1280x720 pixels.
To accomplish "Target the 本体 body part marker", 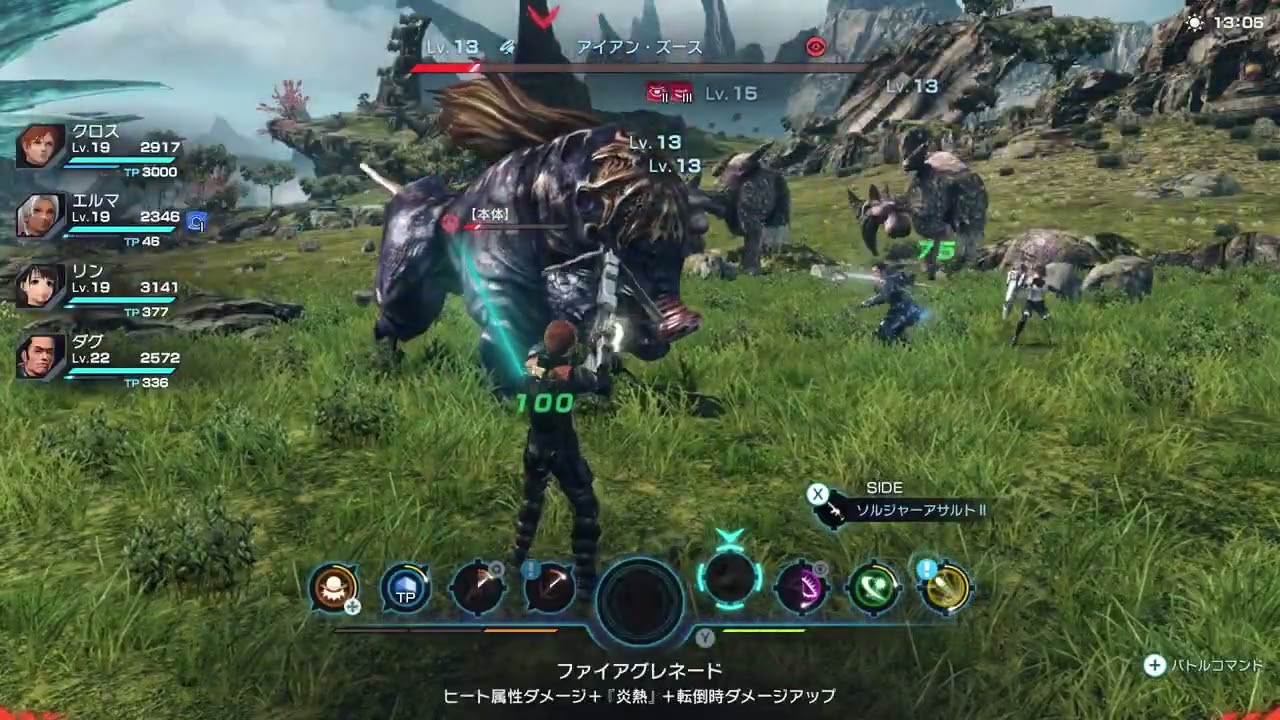I will pos(489,215).
